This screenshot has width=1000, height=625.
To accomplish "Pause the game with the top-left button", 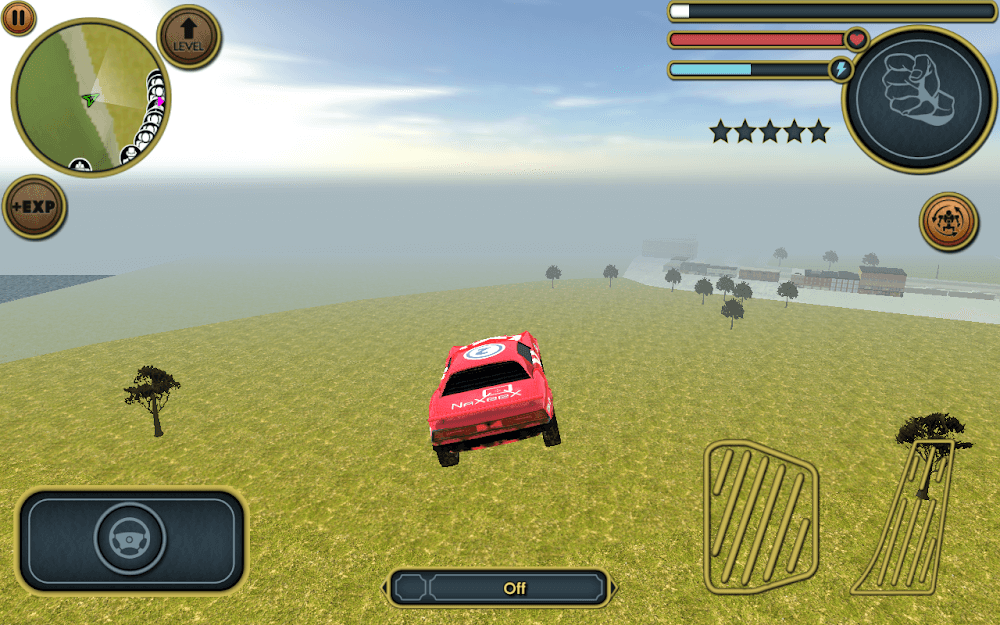I will (x=18, y=17).
